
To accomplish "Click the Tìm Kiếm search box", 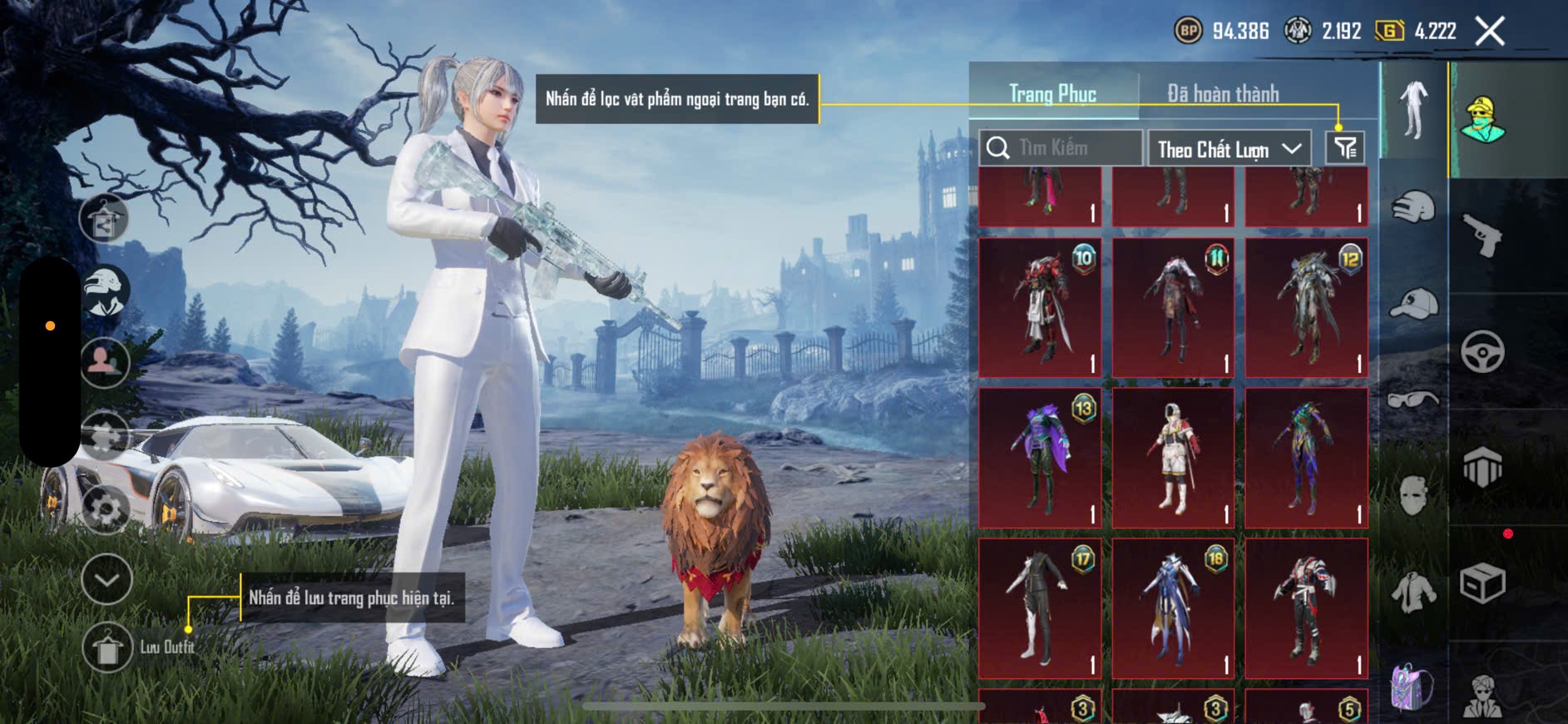I will tap(1061, 148).
